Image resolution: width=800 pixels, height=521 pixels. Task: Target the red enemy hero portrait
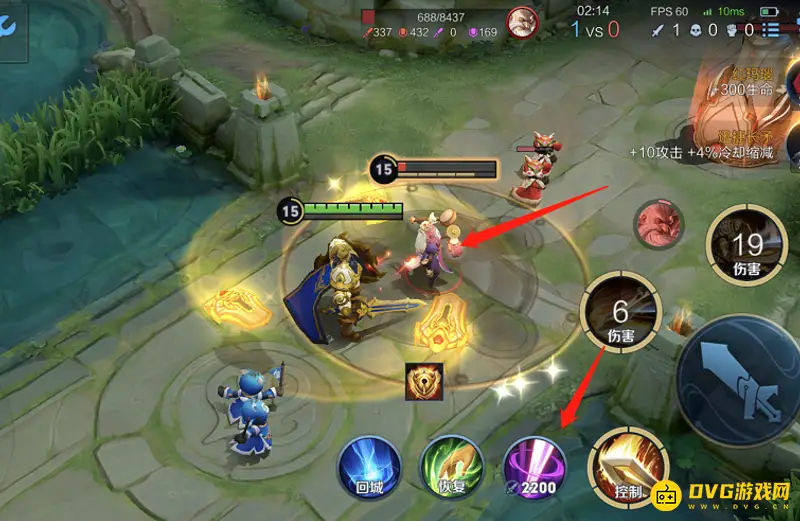coord(660,222)
